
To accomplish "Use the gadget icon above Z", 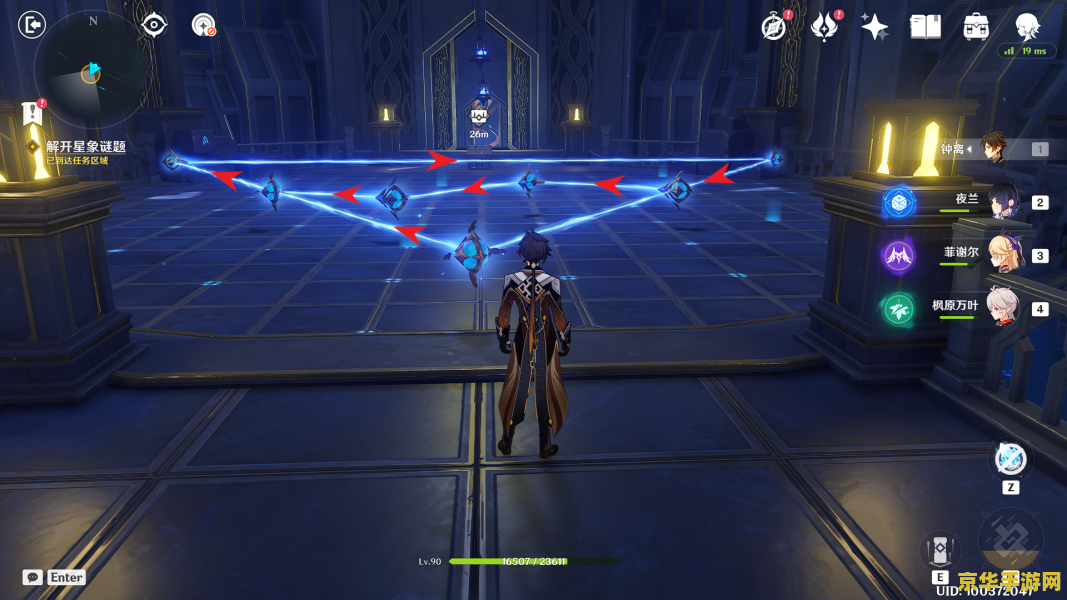I will (x=1010, y=459).
